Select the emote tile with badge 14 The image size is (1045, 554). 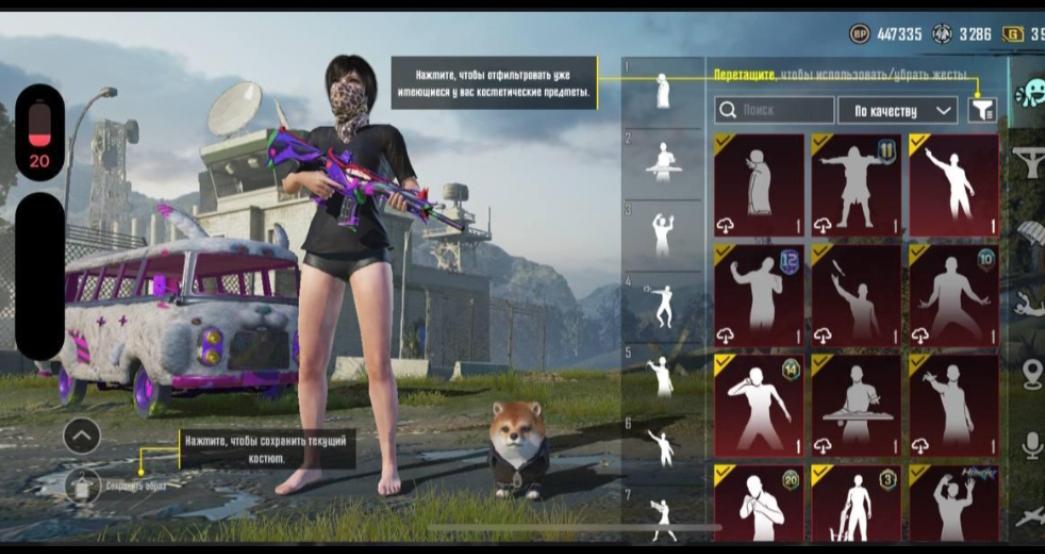[758, 404]
